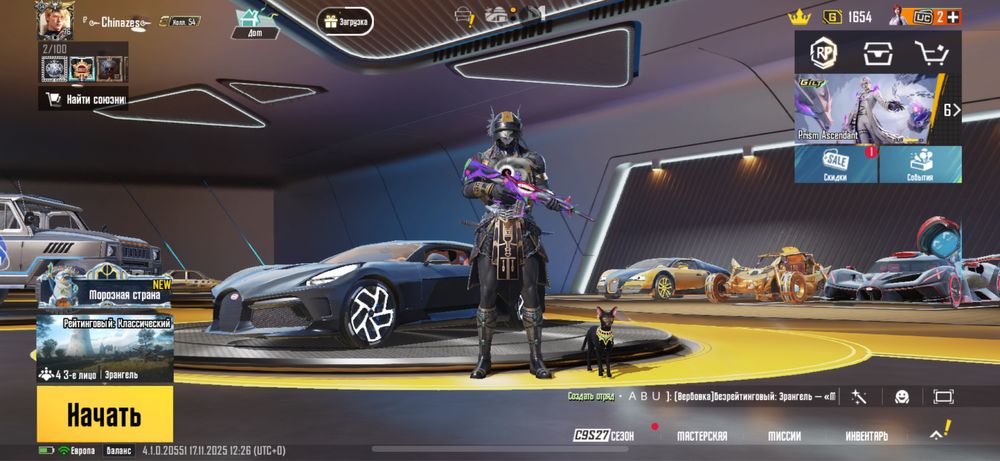This screenshot has width=1000, height=461.
Task: Add UC with the plus button
Action: 952,17
